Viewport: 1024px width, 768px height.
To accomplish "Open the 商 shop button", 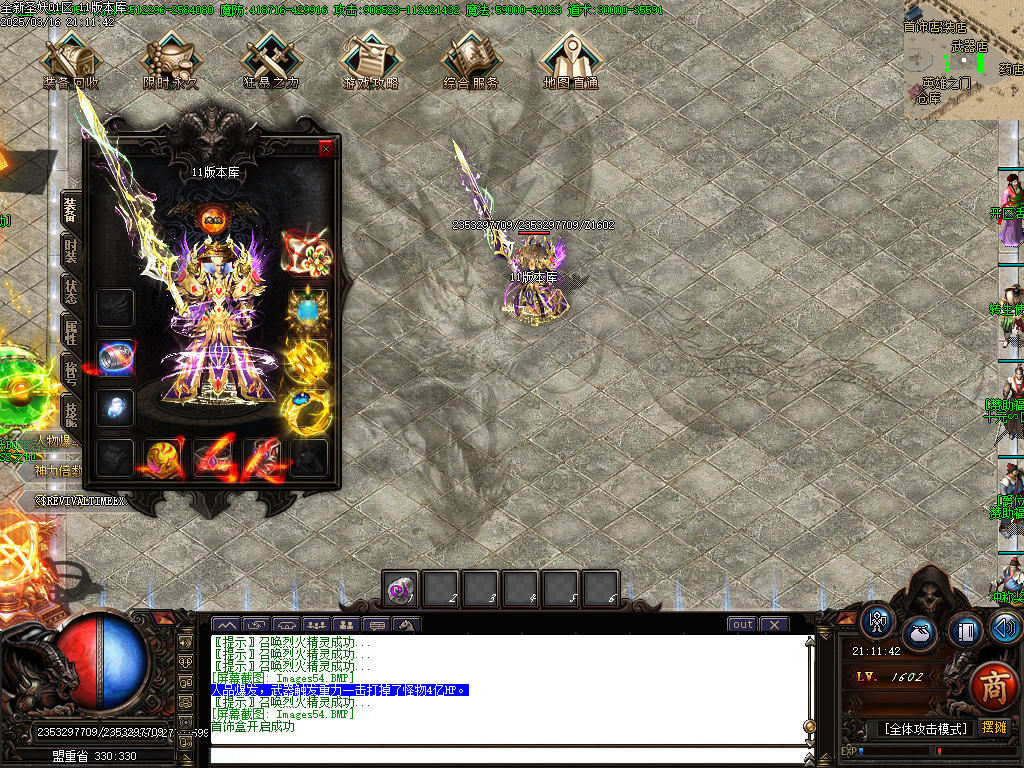I will point(993,687).
